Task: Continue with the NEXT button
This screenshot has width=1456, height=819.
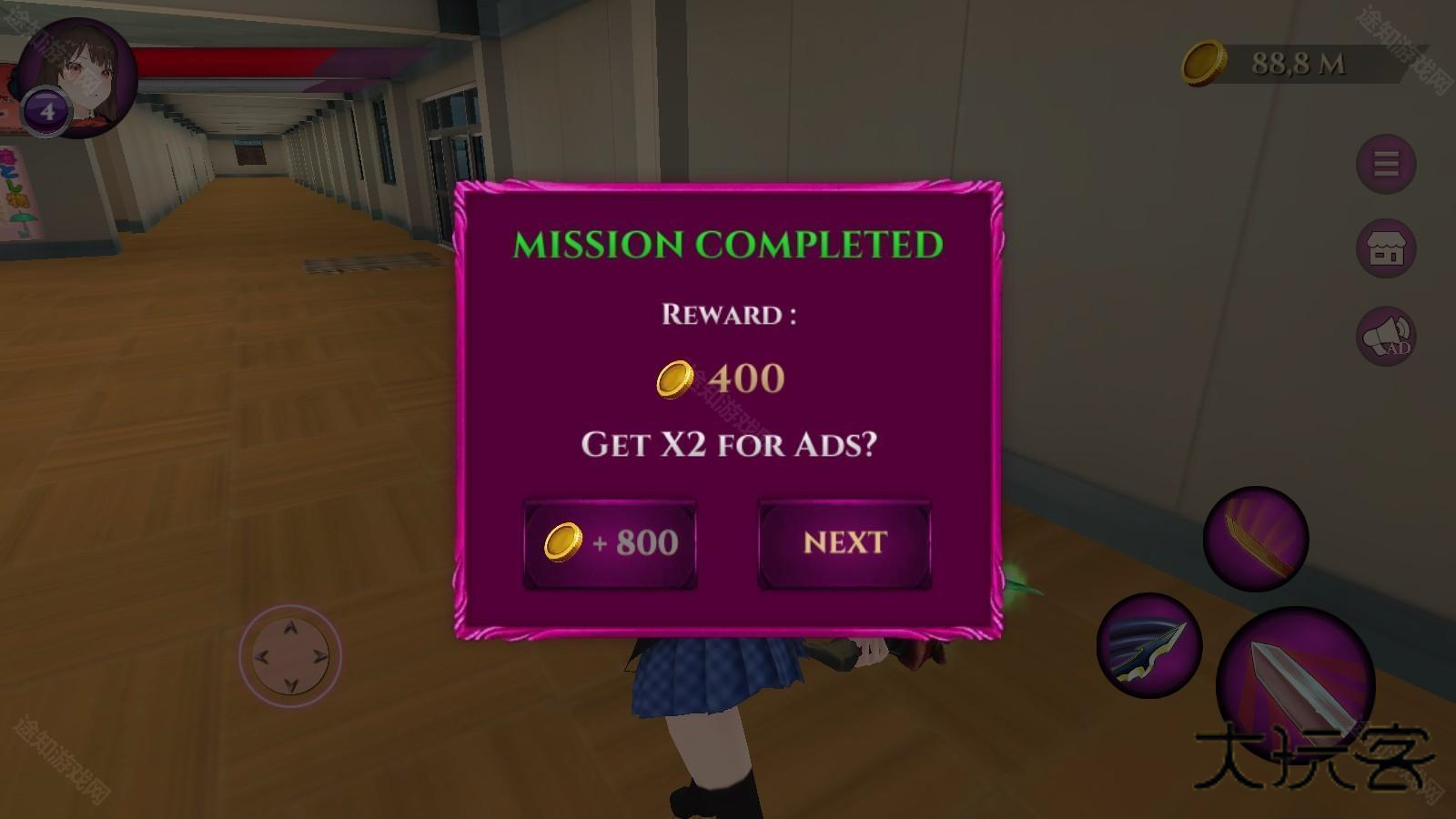Action: click(x=844, y=543)
